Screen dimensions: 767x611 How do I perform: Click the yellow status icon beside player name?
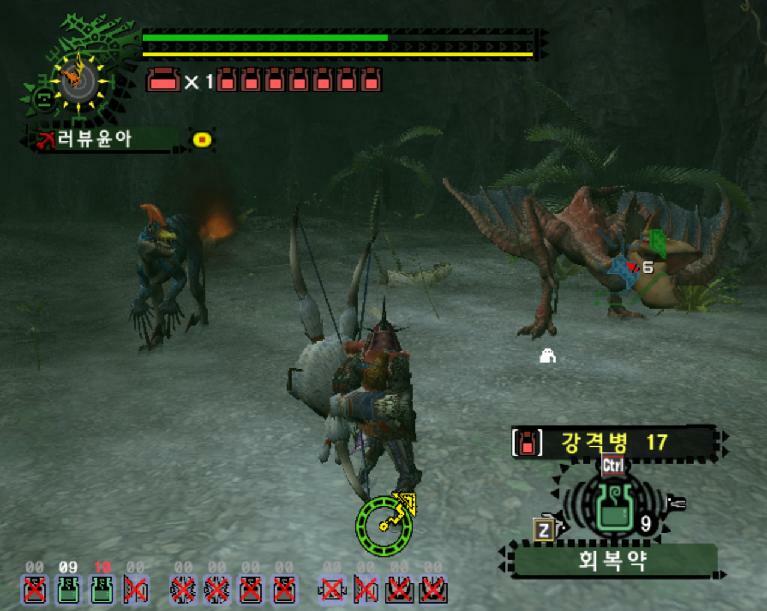[202, 140]
